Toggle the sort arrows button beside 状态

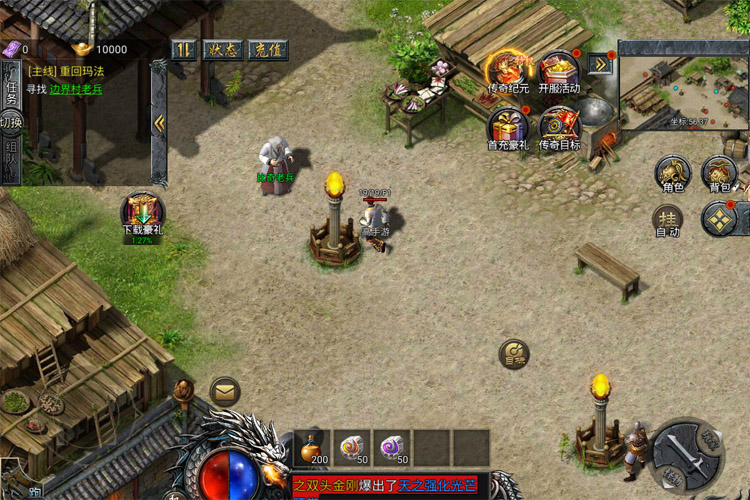point(183,49)
